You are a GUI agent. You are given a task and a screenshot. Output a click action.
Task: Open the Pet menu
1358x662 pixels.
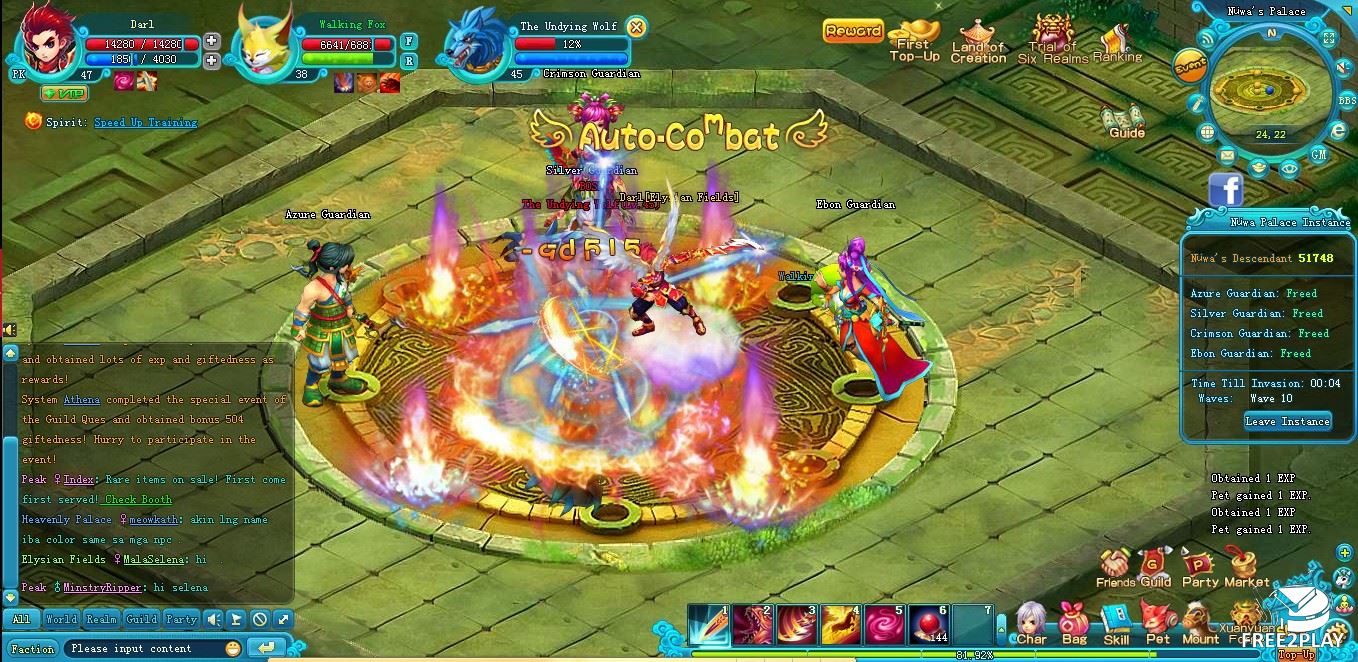[1158, 624]
